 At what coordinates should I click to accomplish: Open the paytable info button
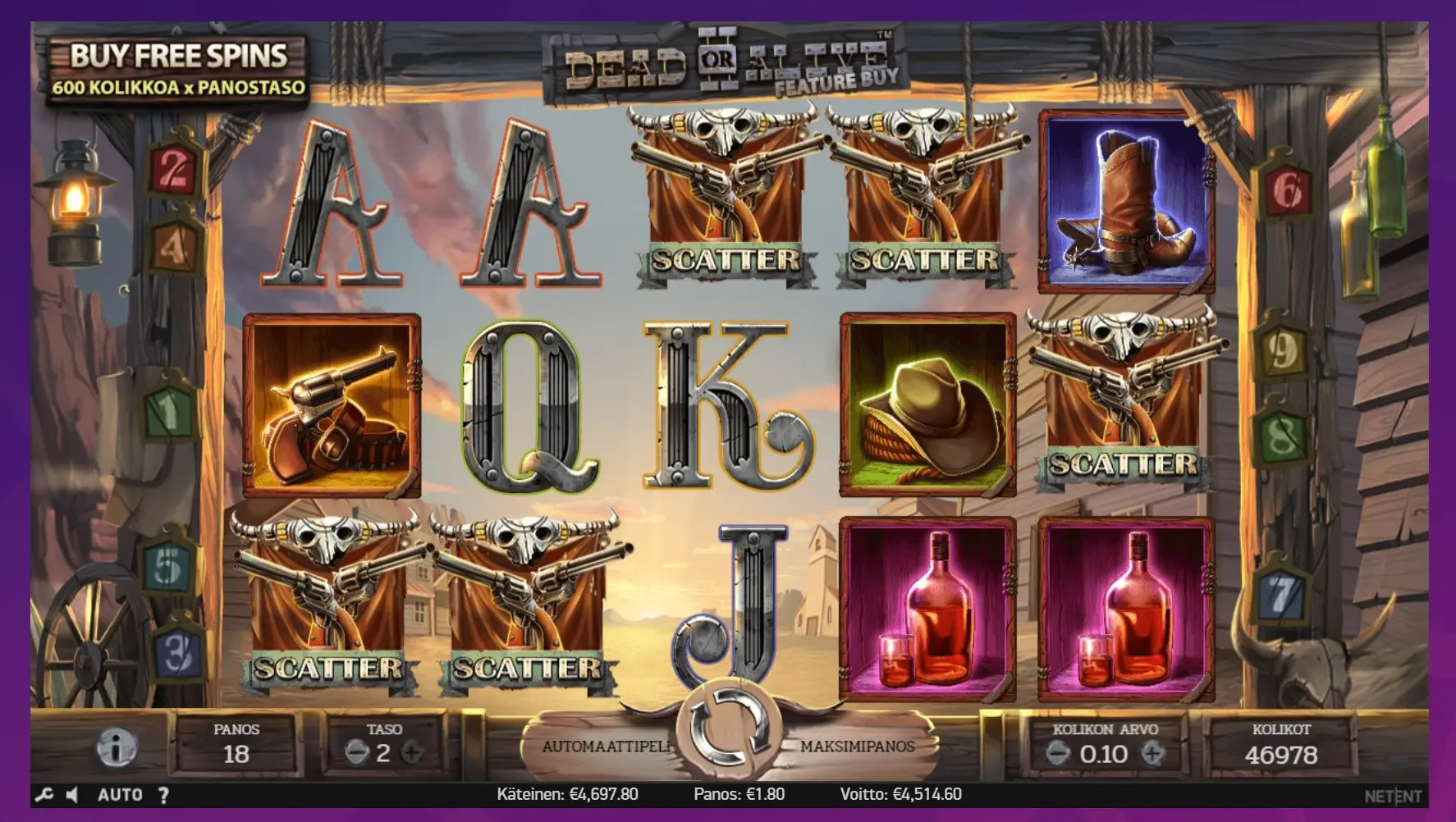[x=117, y=748]
